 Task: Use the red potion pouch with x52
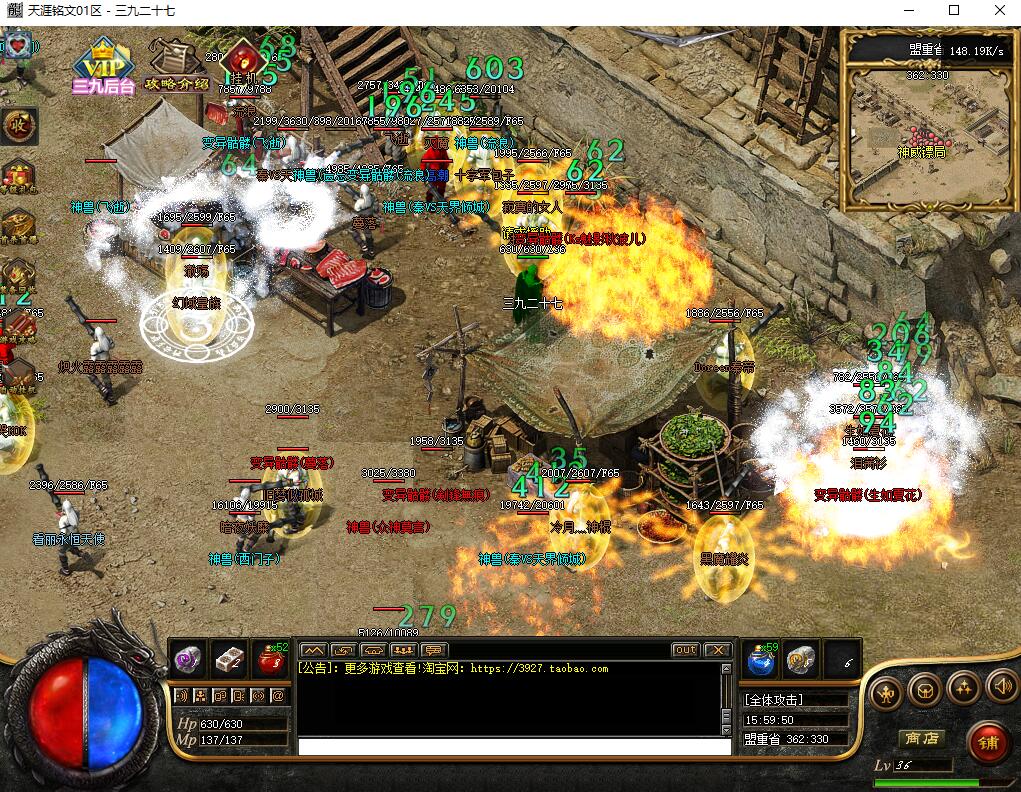(x=270, y=658)
